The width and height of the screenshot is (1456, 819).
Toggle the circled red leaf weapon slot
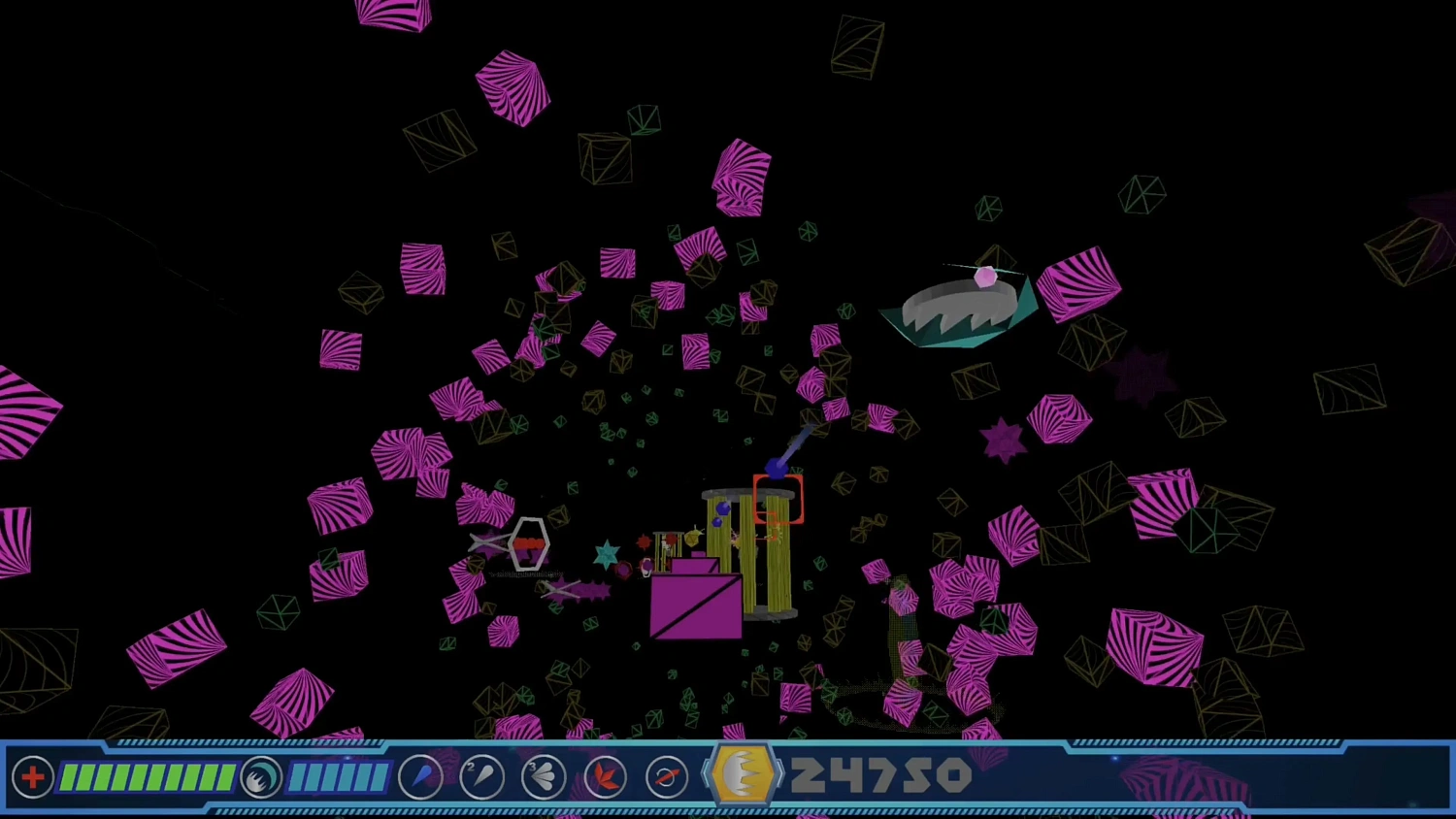[x=605, y=776]
